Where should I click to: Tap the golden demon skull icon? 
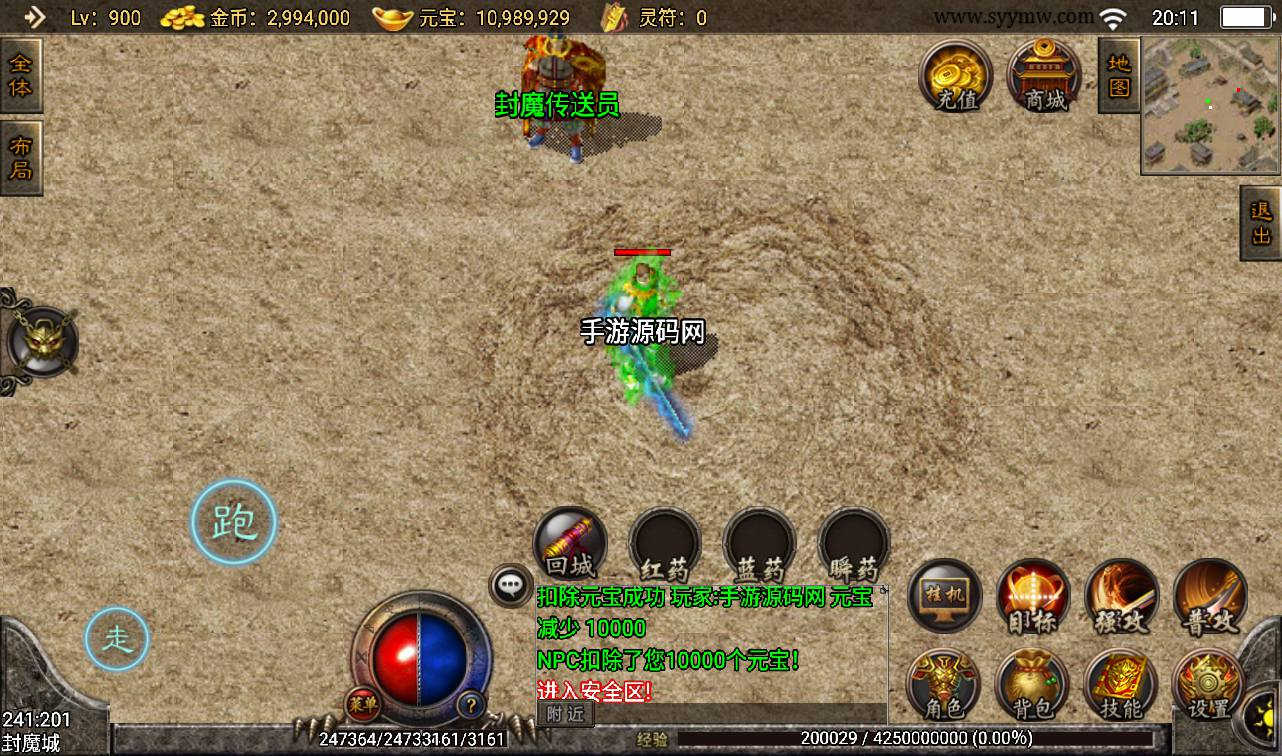(40, 342)
